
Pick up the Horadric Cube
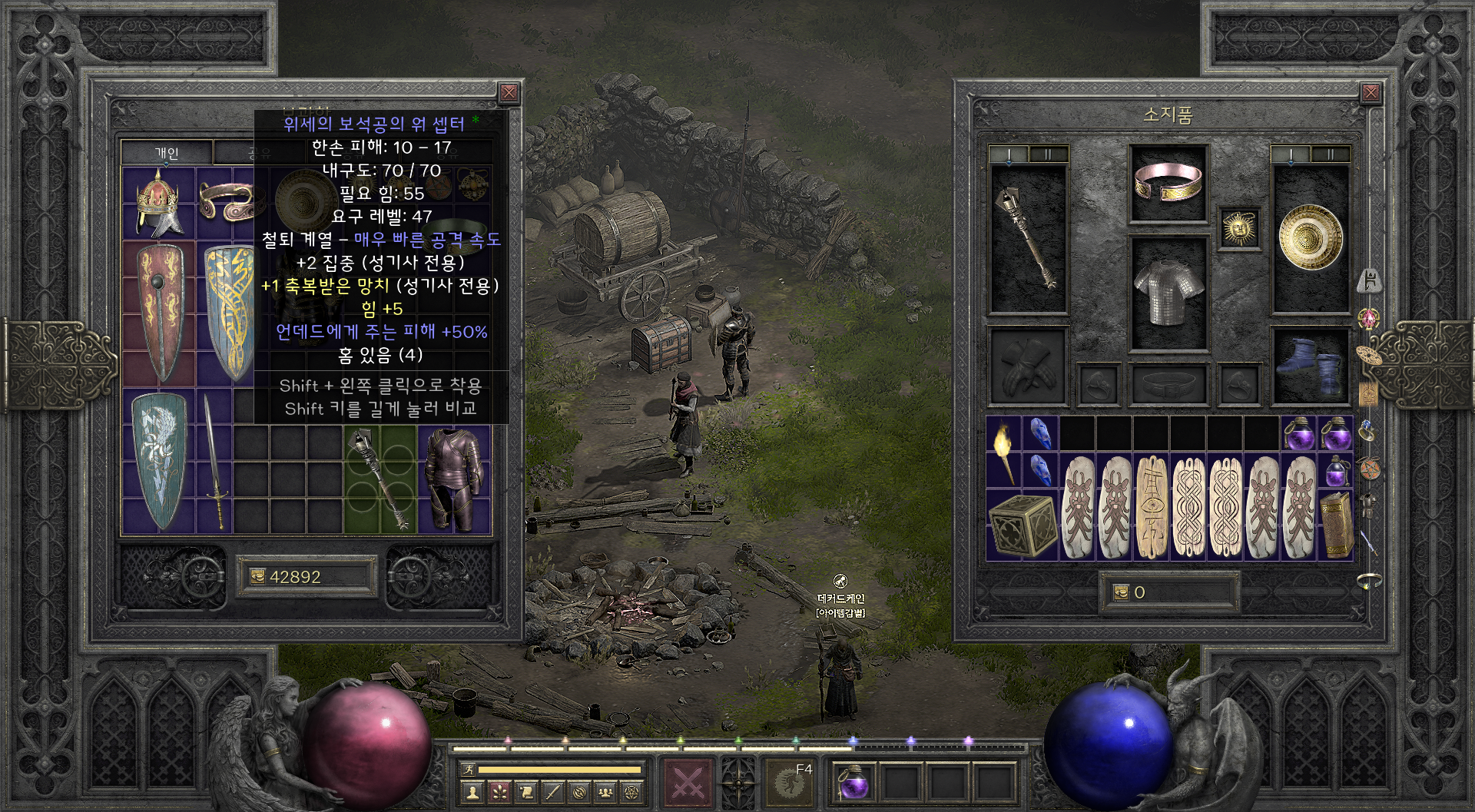[x=1022, y=524]
